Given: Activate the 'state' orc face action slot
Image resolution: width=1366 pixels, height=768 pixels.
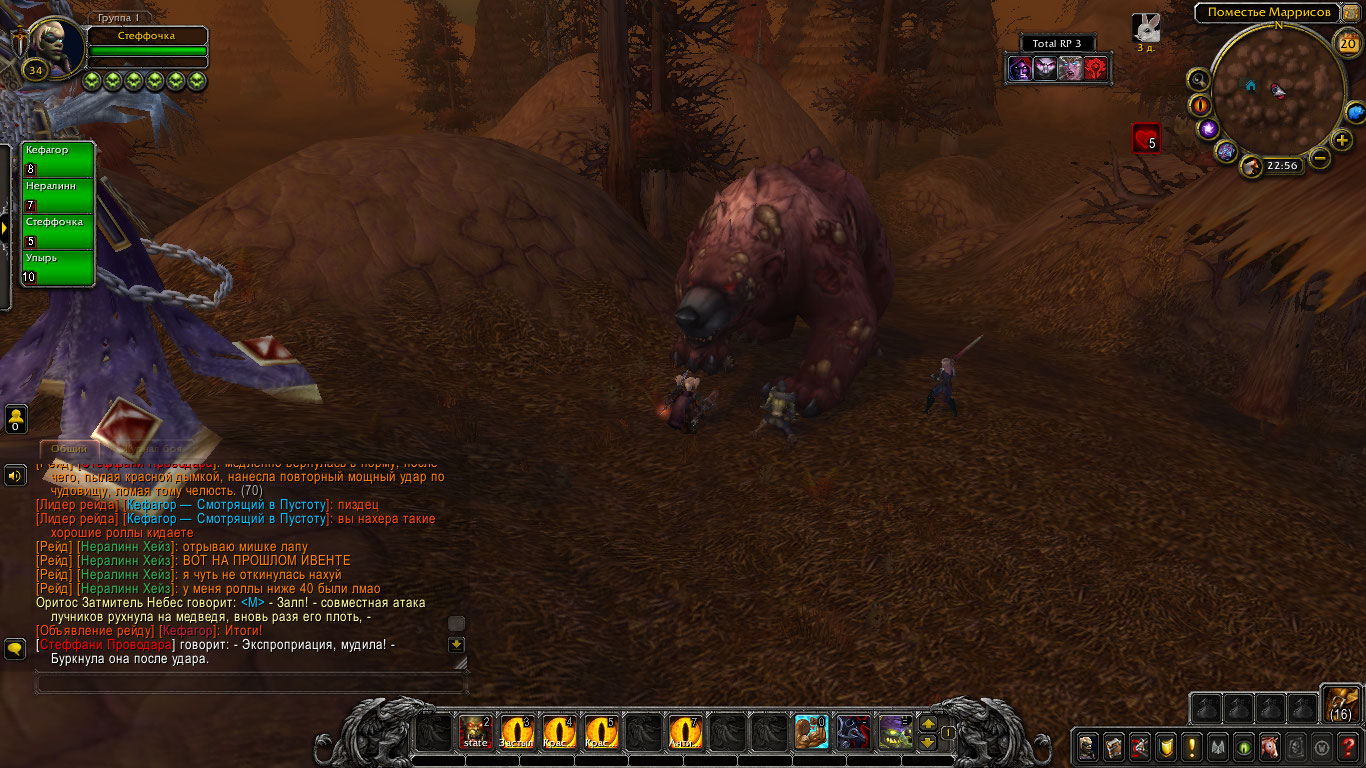Looking at the screenshot, I should [475, 732].
